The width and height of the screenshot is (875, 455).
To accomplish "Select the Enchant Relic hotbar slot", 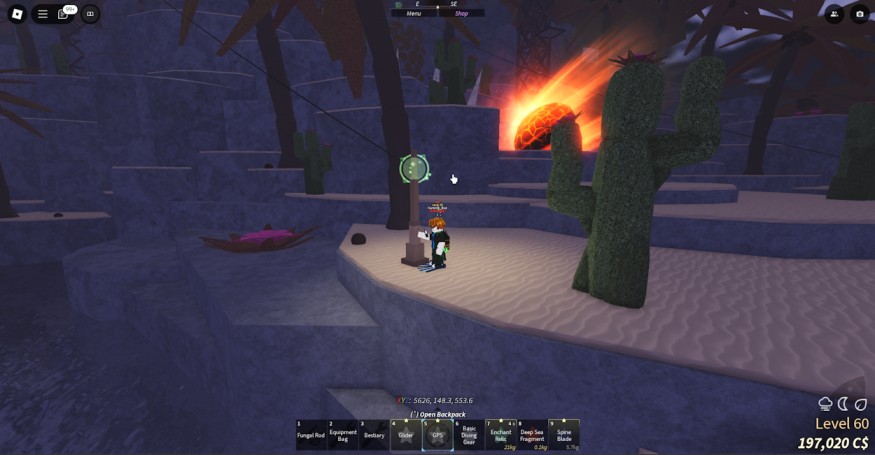I will (x=501, y=435).
